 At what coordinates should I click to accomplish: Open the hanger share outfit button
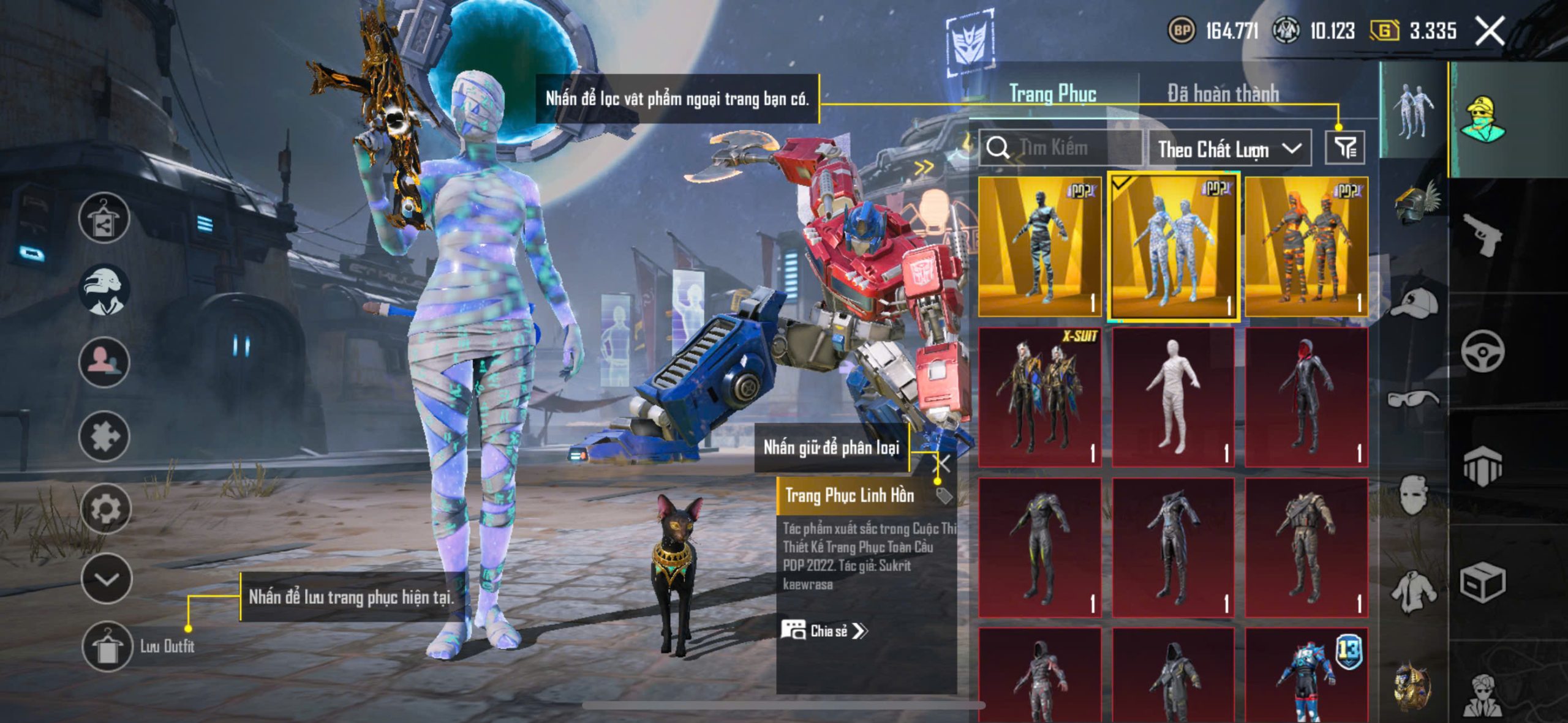104,218
